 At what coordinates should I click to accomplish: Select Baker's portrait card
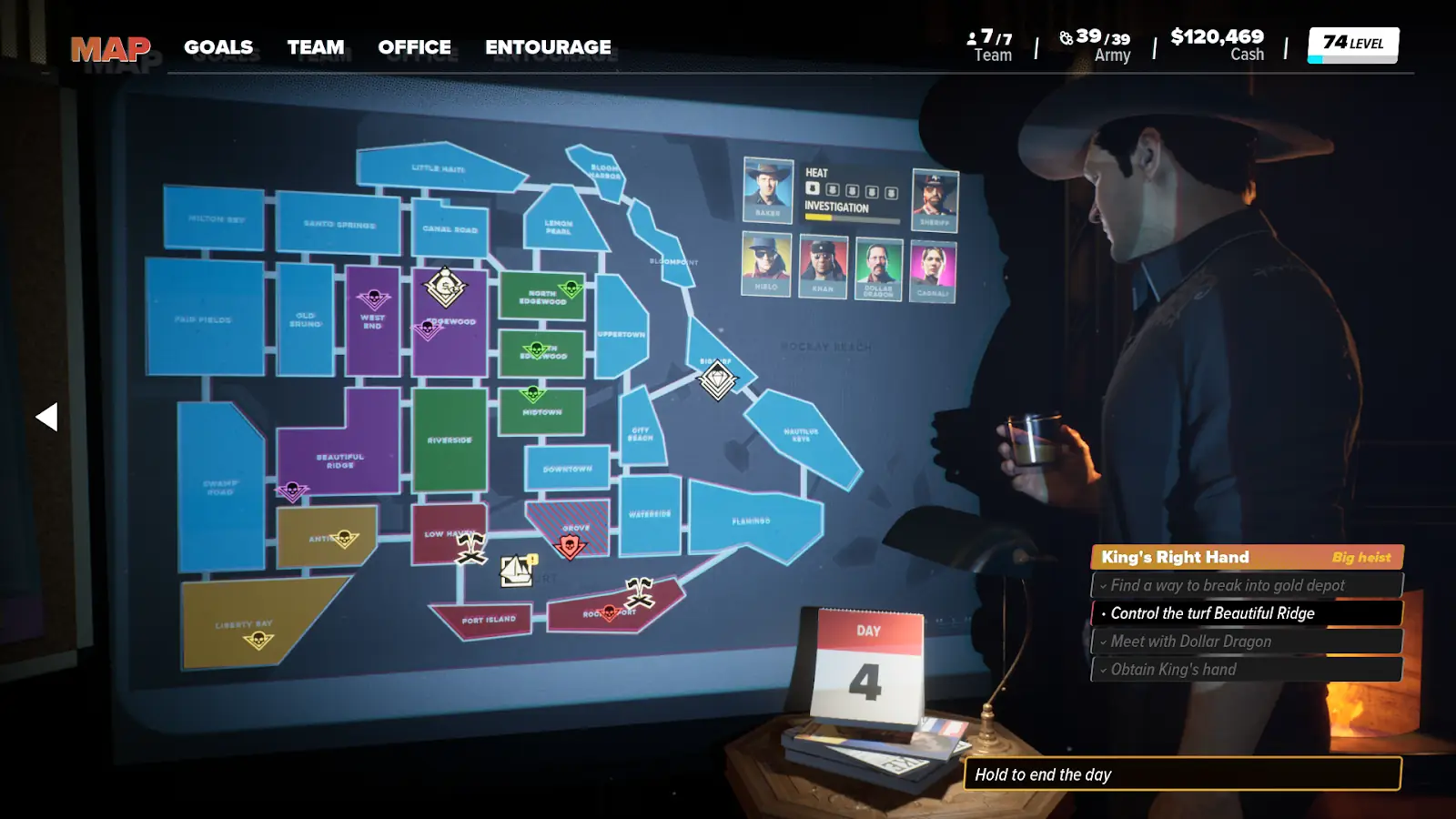(768, 189)
